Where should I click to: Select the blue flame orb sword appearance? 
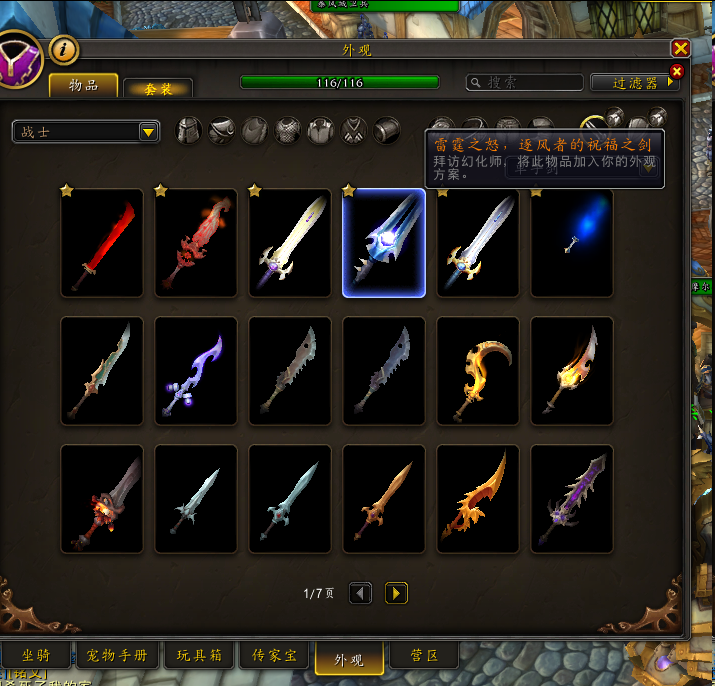[572, 243]
